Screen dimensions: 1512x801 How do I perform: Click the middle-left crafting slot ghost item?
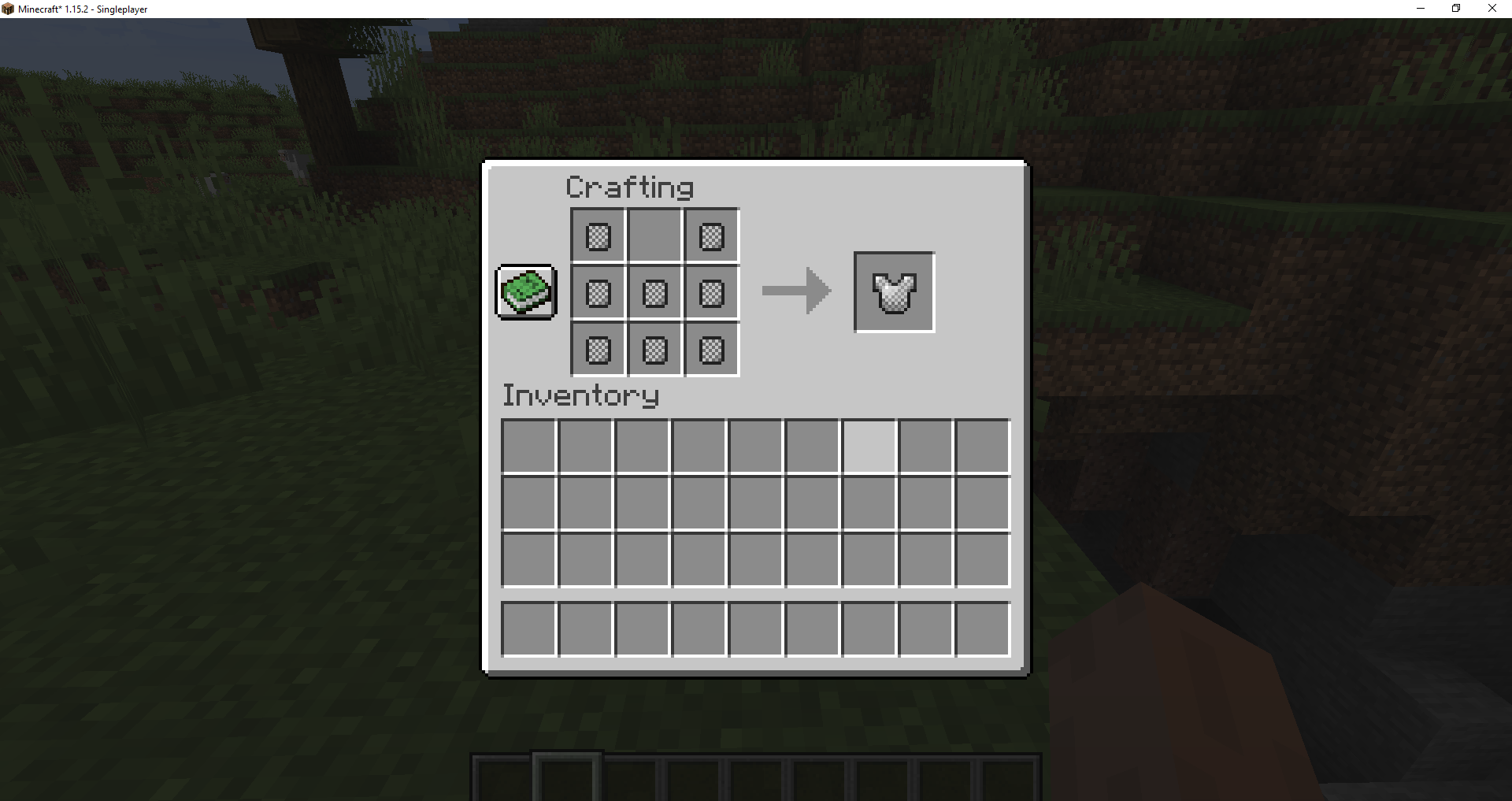coord(596,292)
